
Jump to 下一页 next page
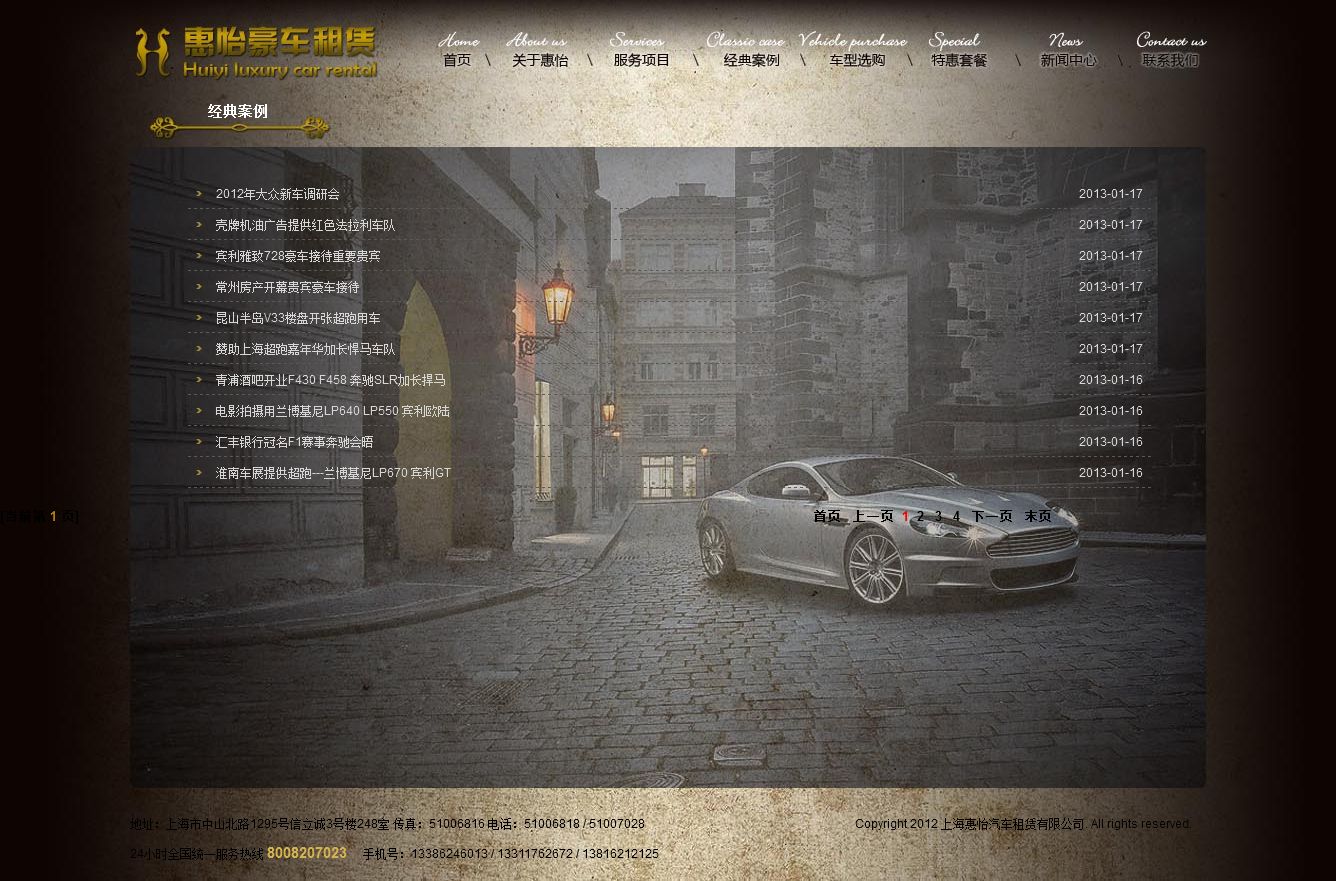point(992,517)
